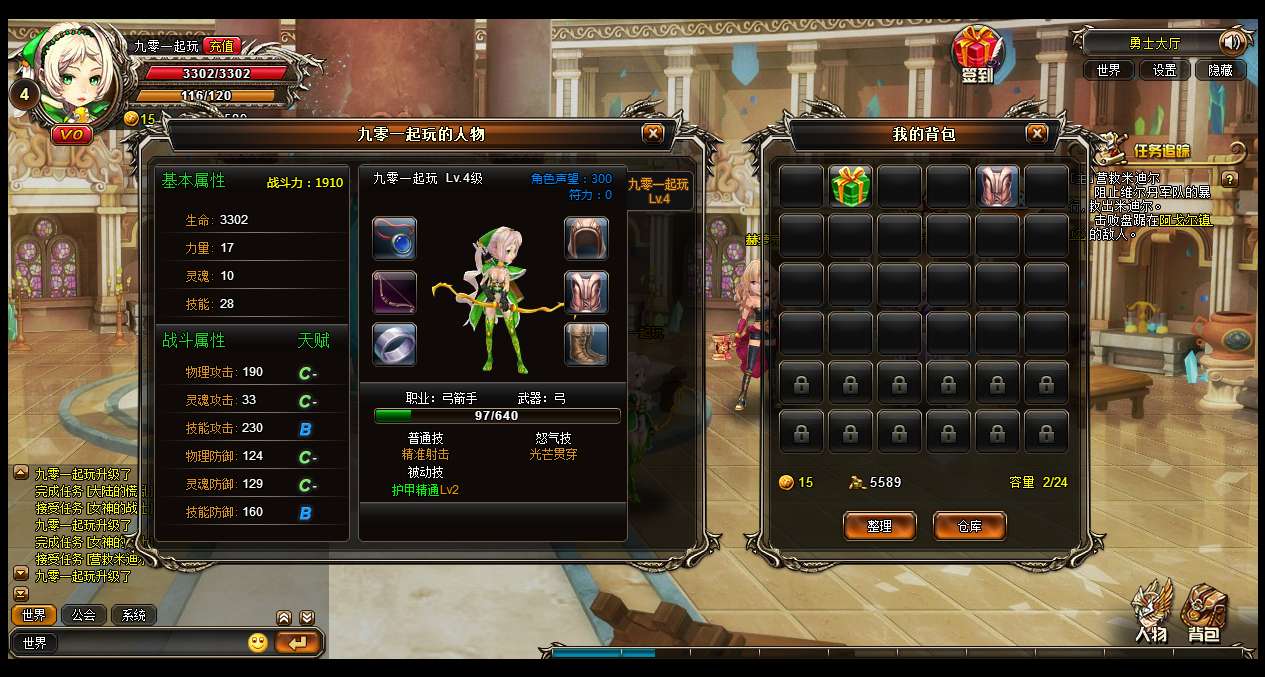1265x677 pixels.
Task: Select the pink armor item in backpack
Action: click(x=997, y=187)
